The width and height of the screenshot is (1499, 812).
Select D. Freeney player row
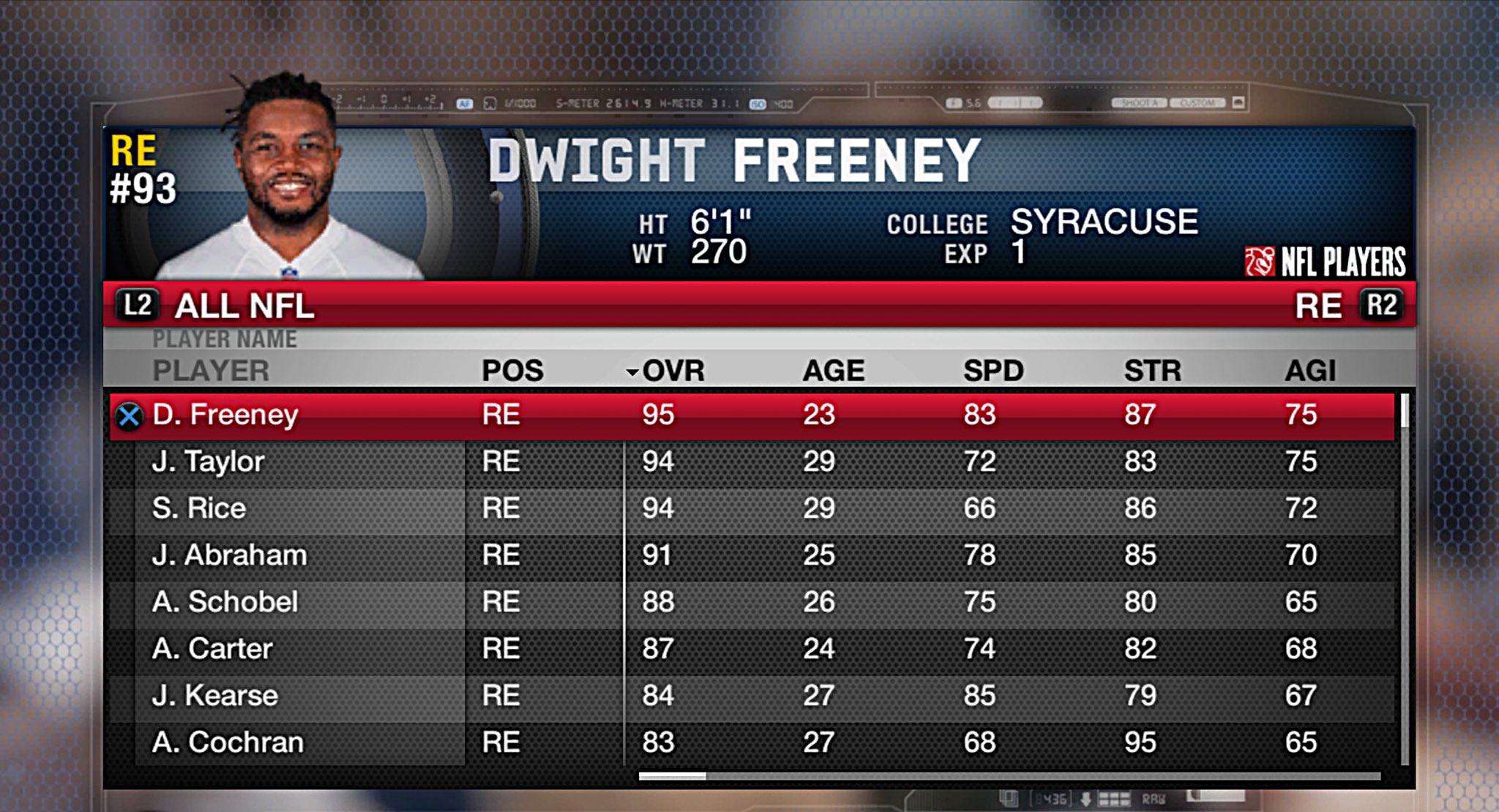[x=225, y=415]
